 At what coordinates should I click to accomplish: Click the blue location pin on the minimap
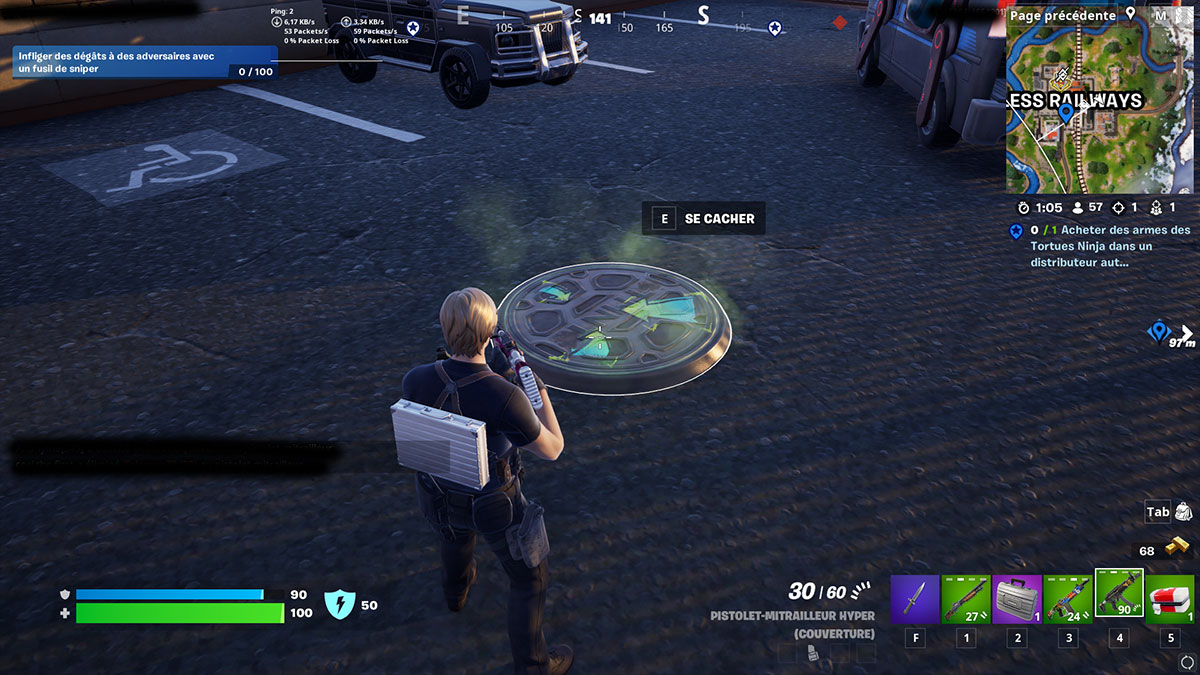[x=1066, y=112]
